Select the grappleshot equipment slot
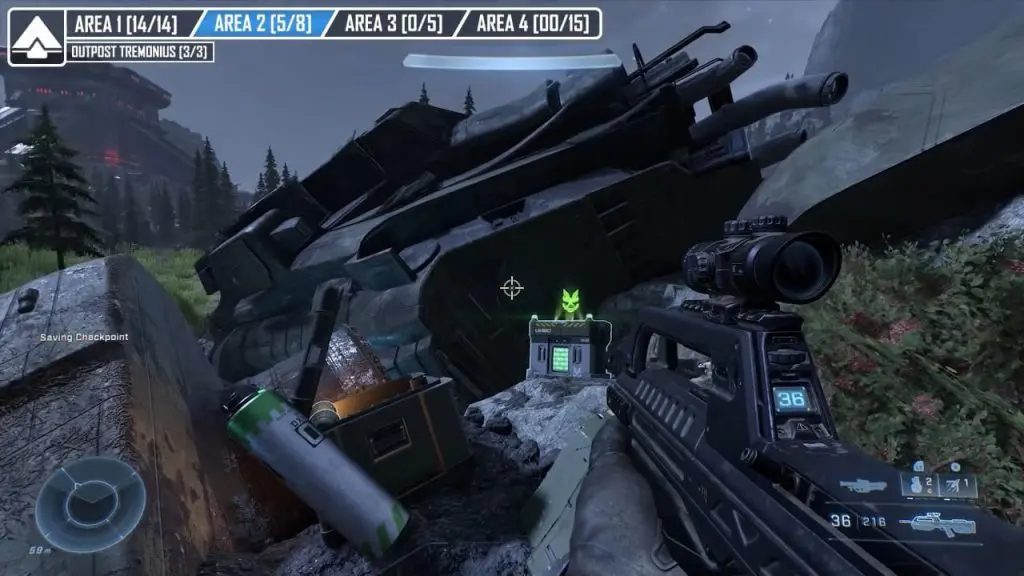 [x=957, y=485]
